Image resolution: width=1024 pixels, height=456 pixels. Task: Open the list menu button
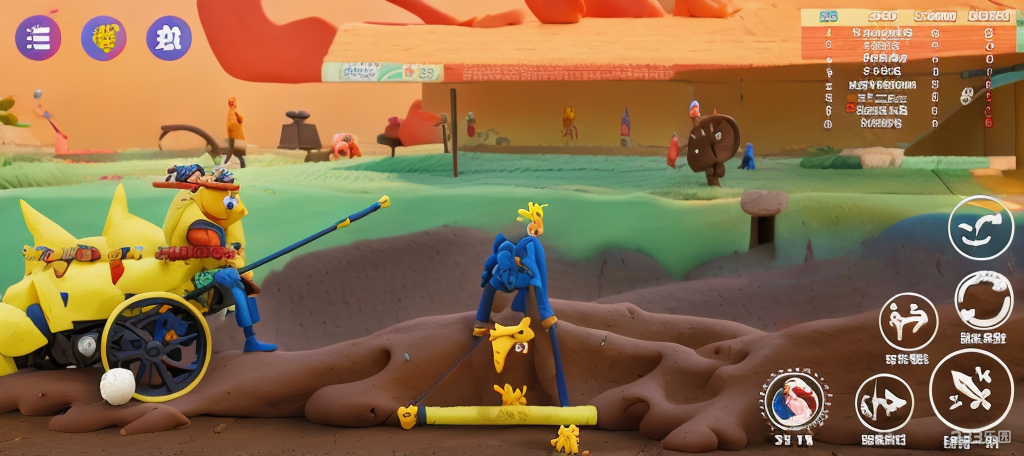pyautogui.click(x=38, y=38)
